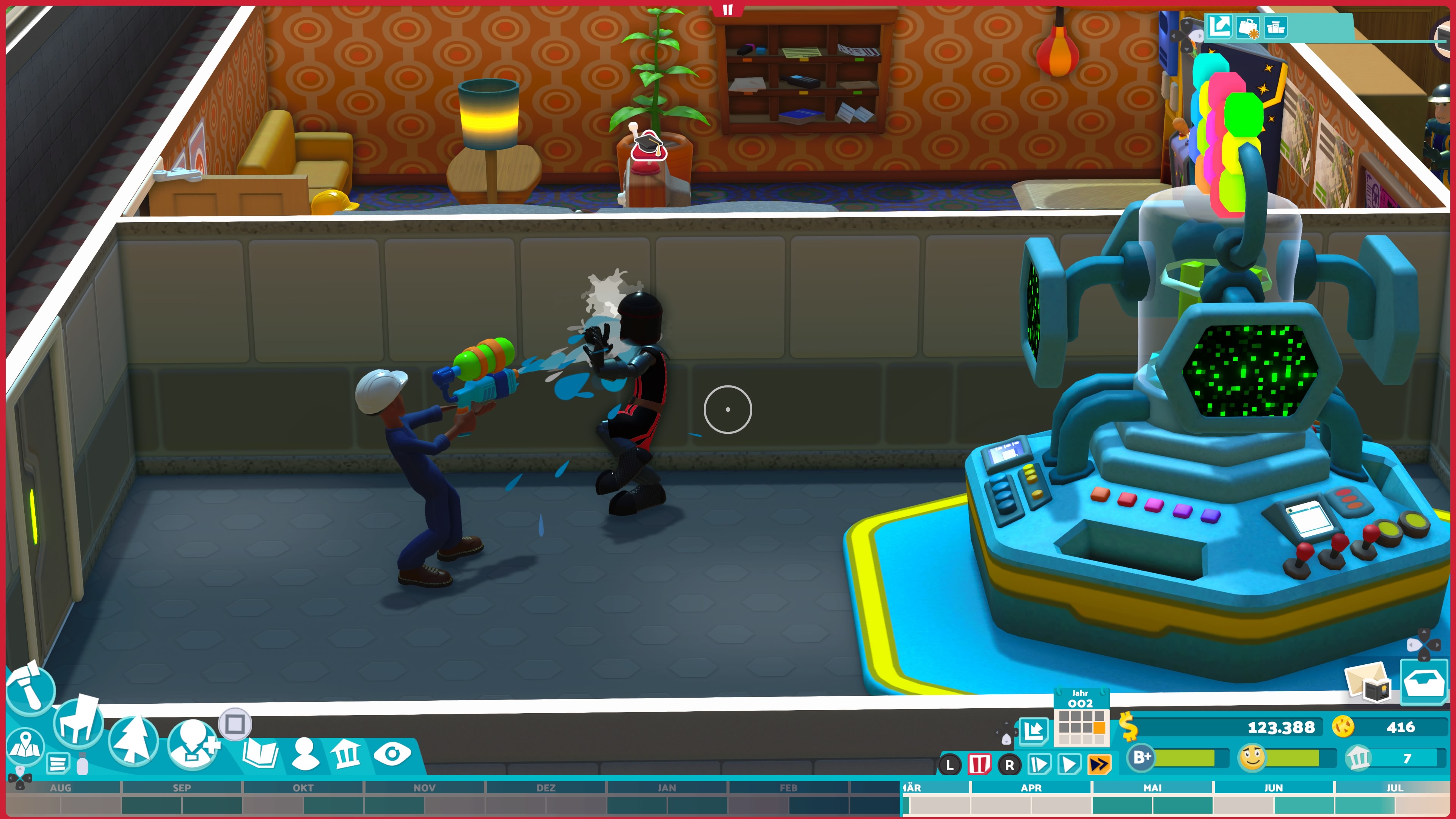Toggle the eye visualisation modes tab
This screenshot has width=1456, height=819.
tap(392, 753)
